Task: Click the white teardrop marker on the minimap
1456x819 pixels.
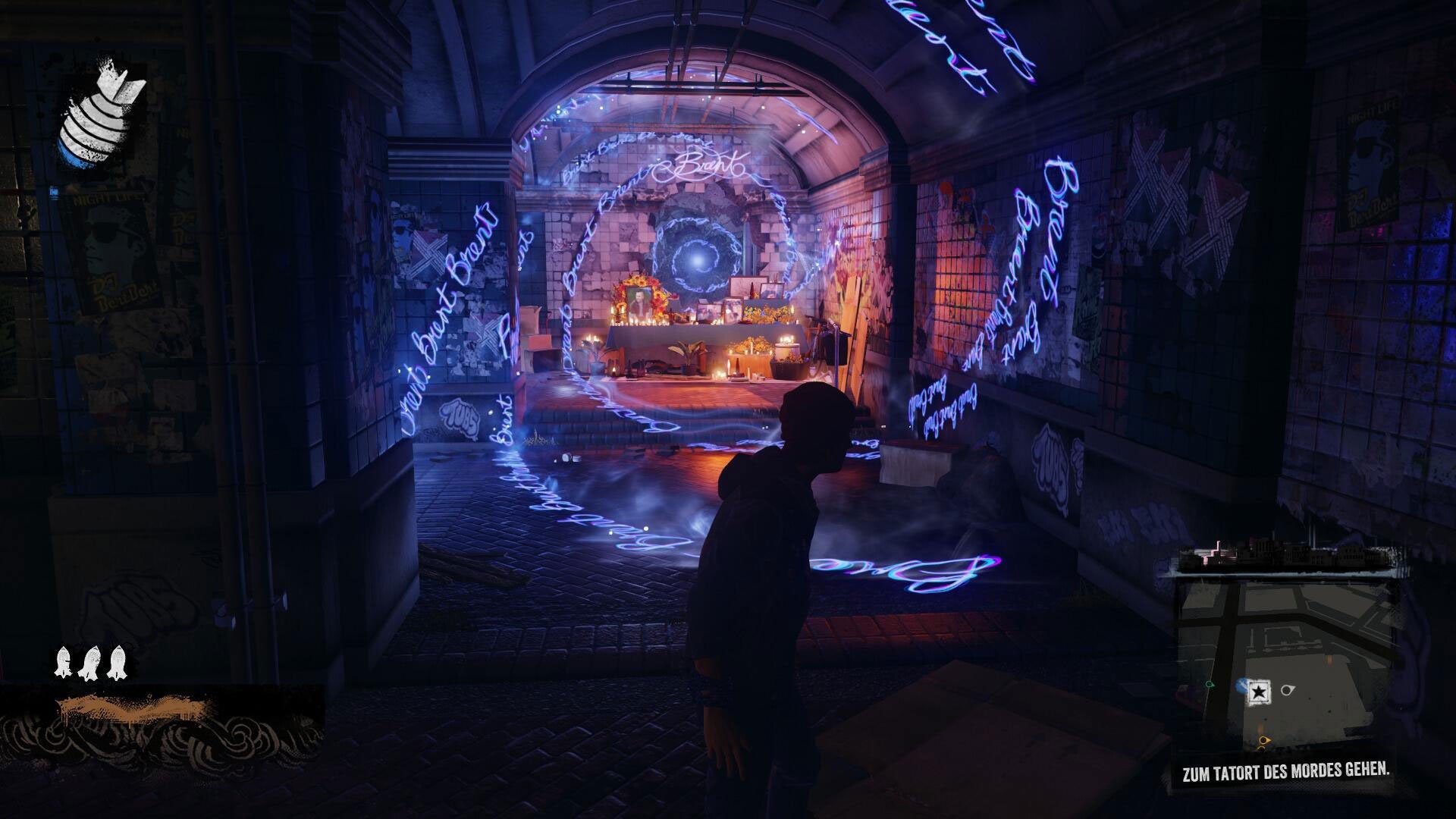Action: [x=1287, y=689]
